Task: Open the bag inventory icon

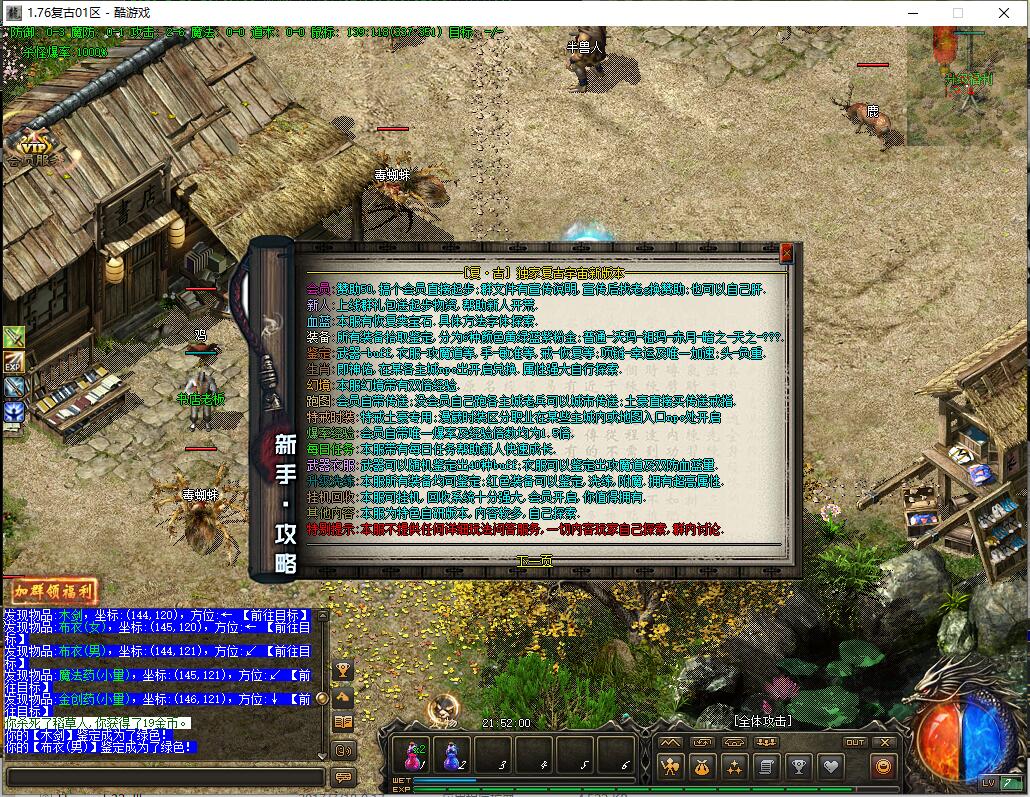Action: pos(702,767)
